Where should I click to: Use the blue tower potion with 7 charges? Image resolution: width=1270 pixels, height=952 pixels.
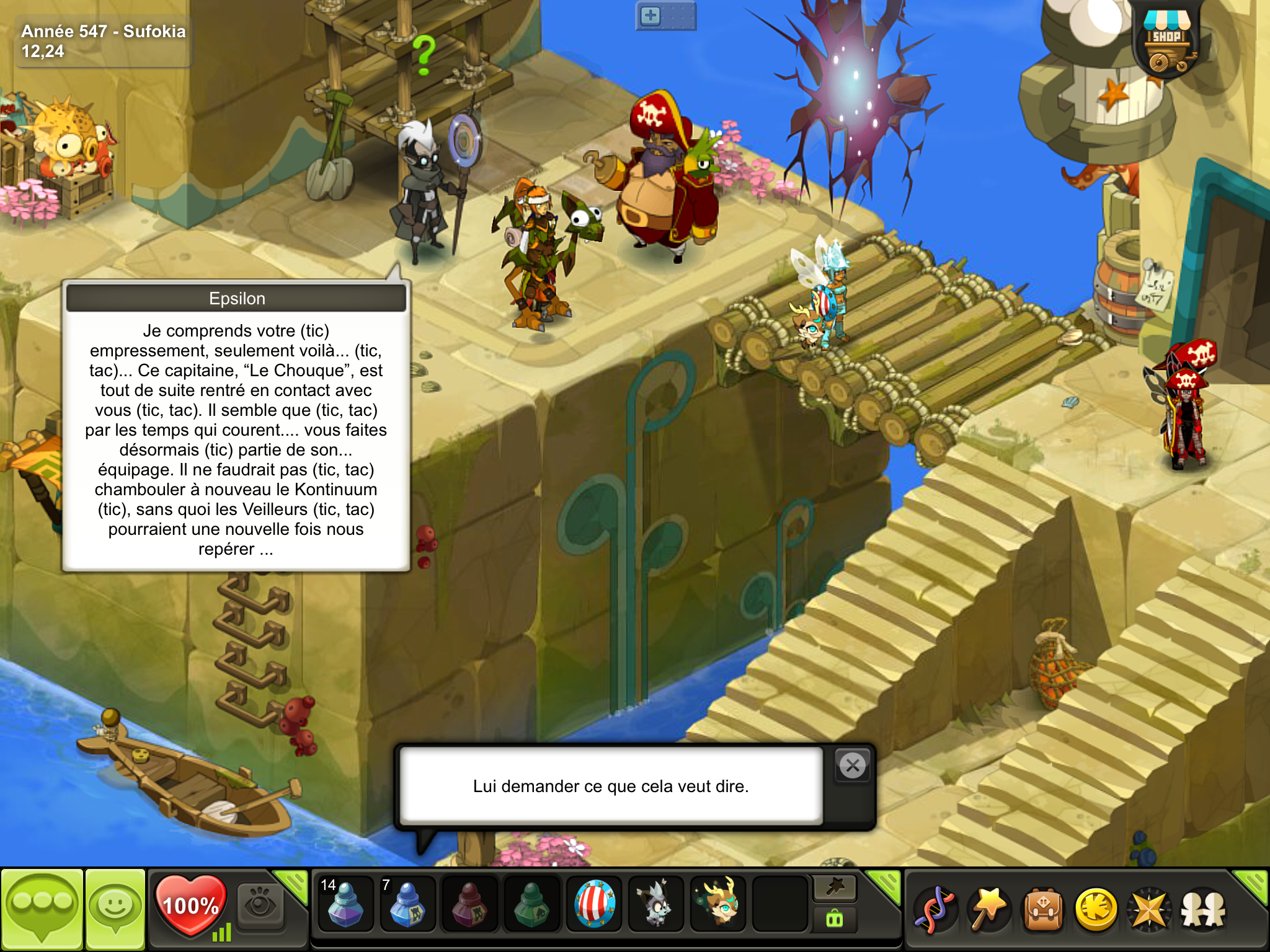(407, 904)
